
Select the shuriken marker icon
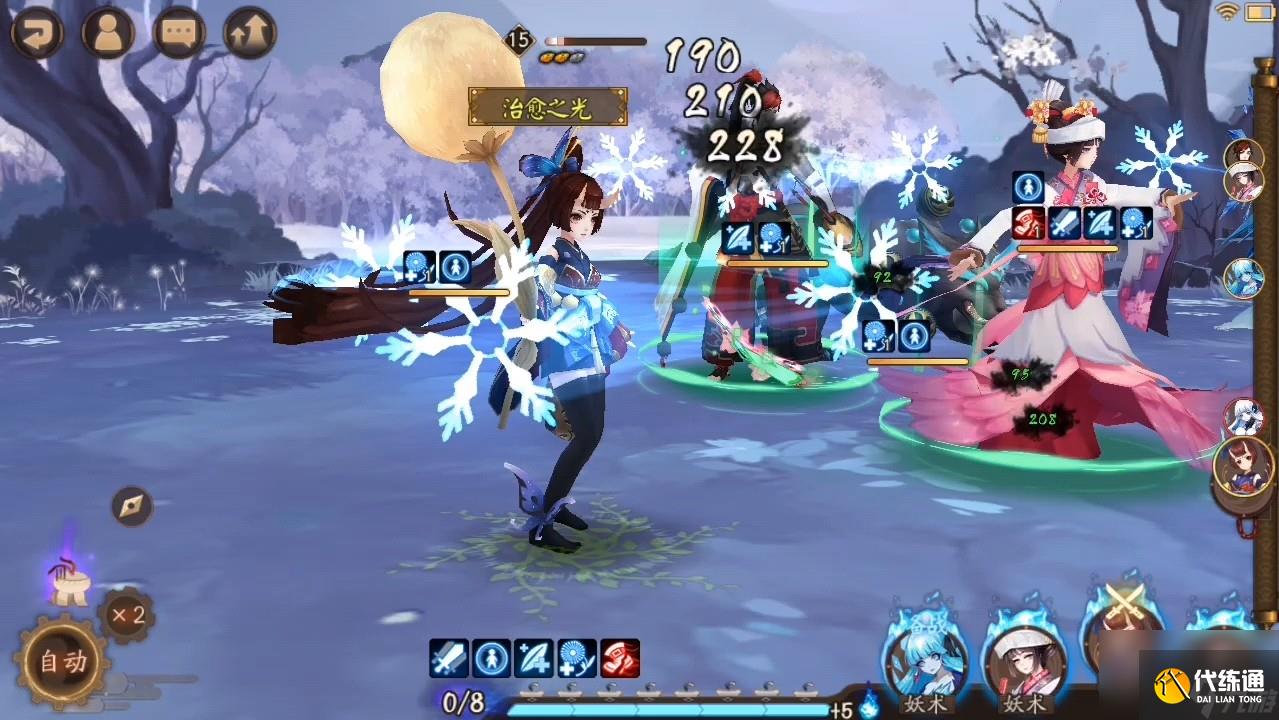click(131, 506)
